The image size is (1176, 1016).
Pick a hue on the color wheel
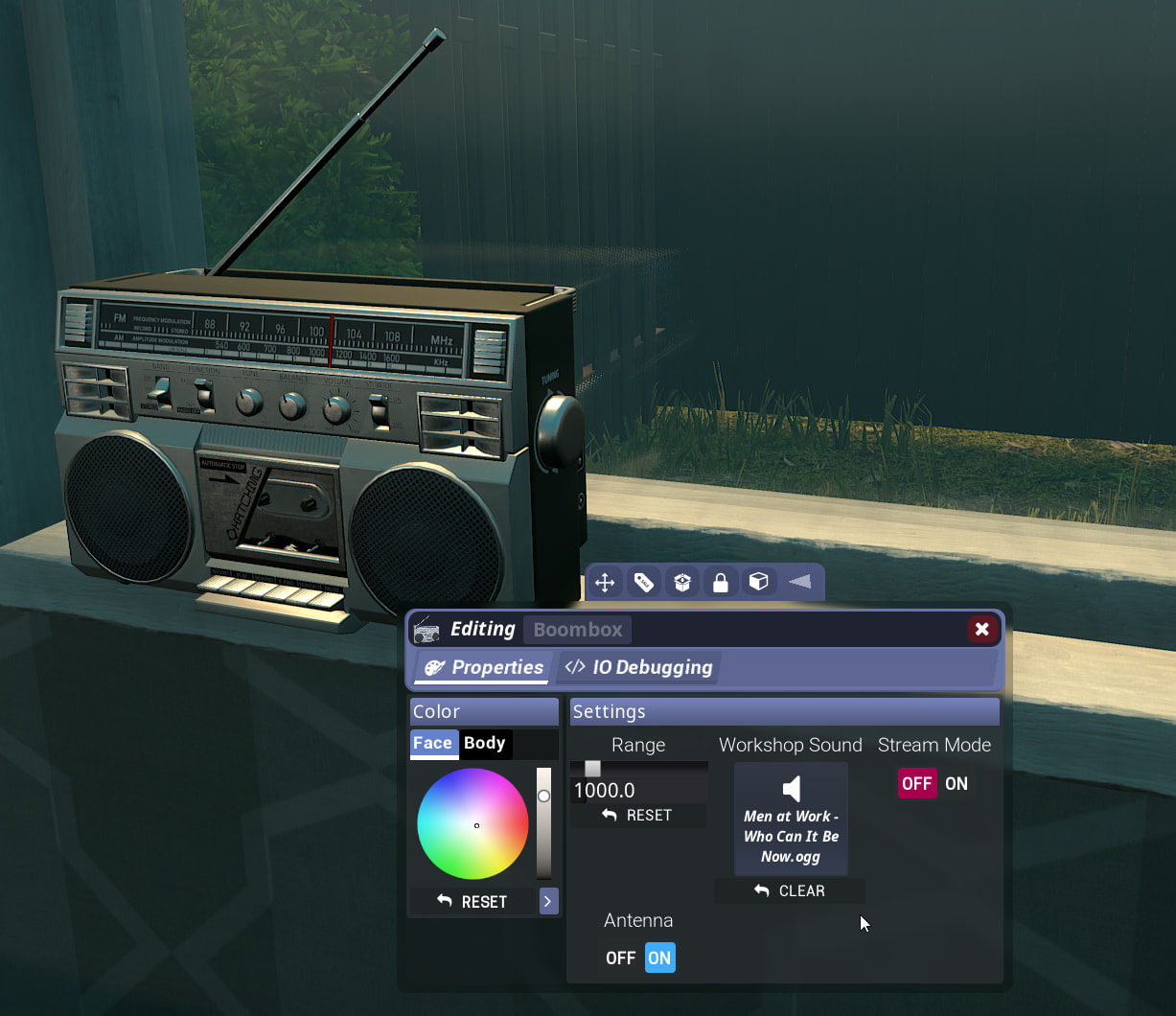(450, 805)
